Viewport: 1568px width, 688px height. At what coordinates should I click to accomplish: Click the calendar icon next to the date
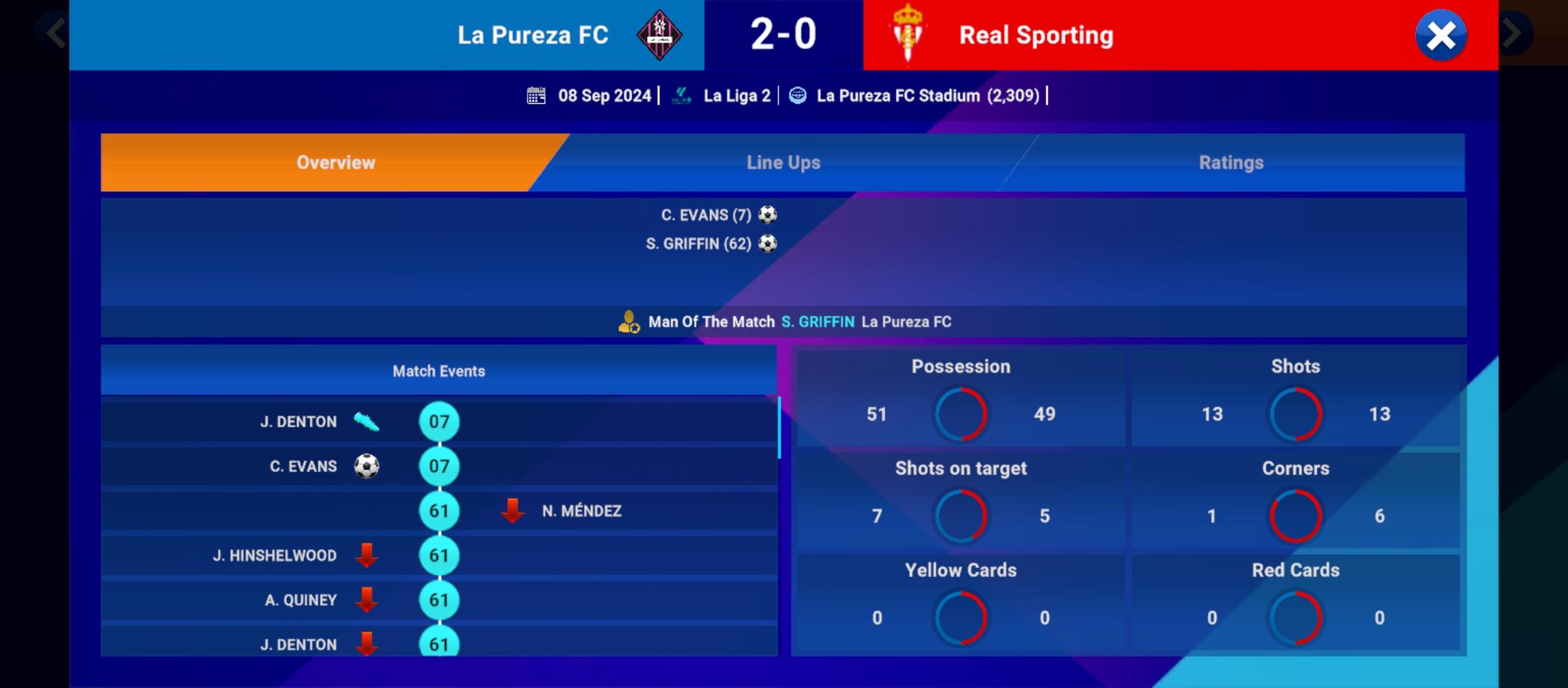(537, 95)
